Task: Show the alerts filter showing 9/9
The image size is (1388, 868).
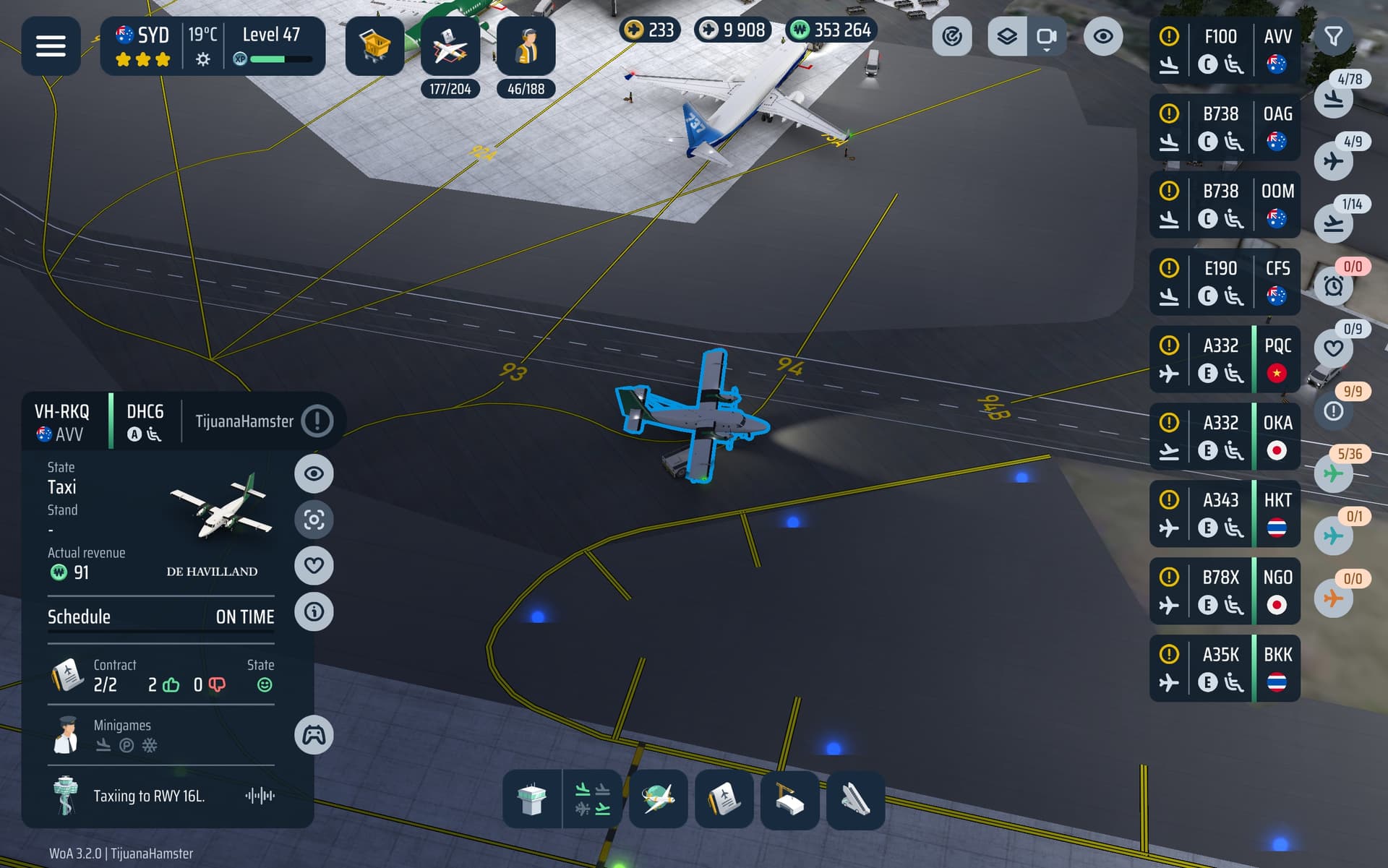Action: point(1334,411)
